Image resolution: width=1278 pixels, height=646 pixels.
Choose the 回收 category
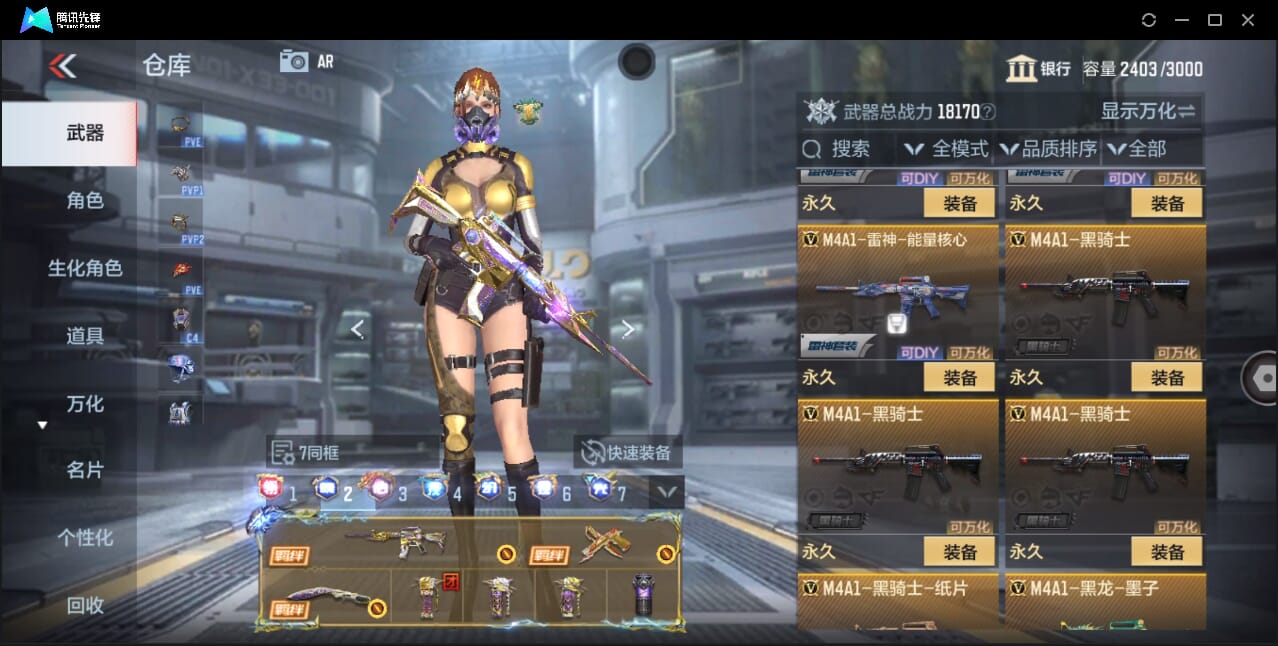click(85, 605)
